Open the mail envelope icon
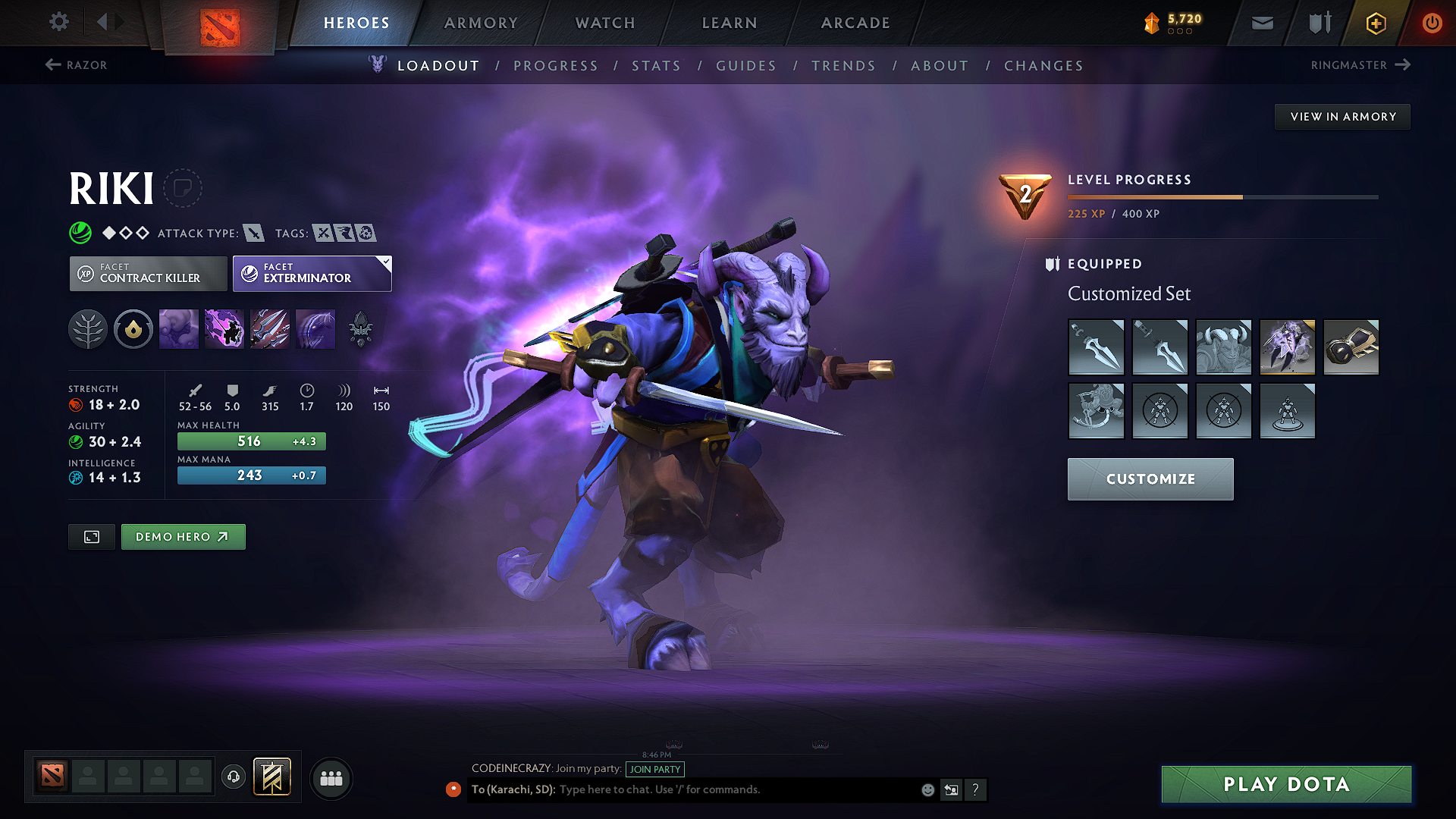Viewport: 1456px width, 819px height. click(x=1261, y=23)
